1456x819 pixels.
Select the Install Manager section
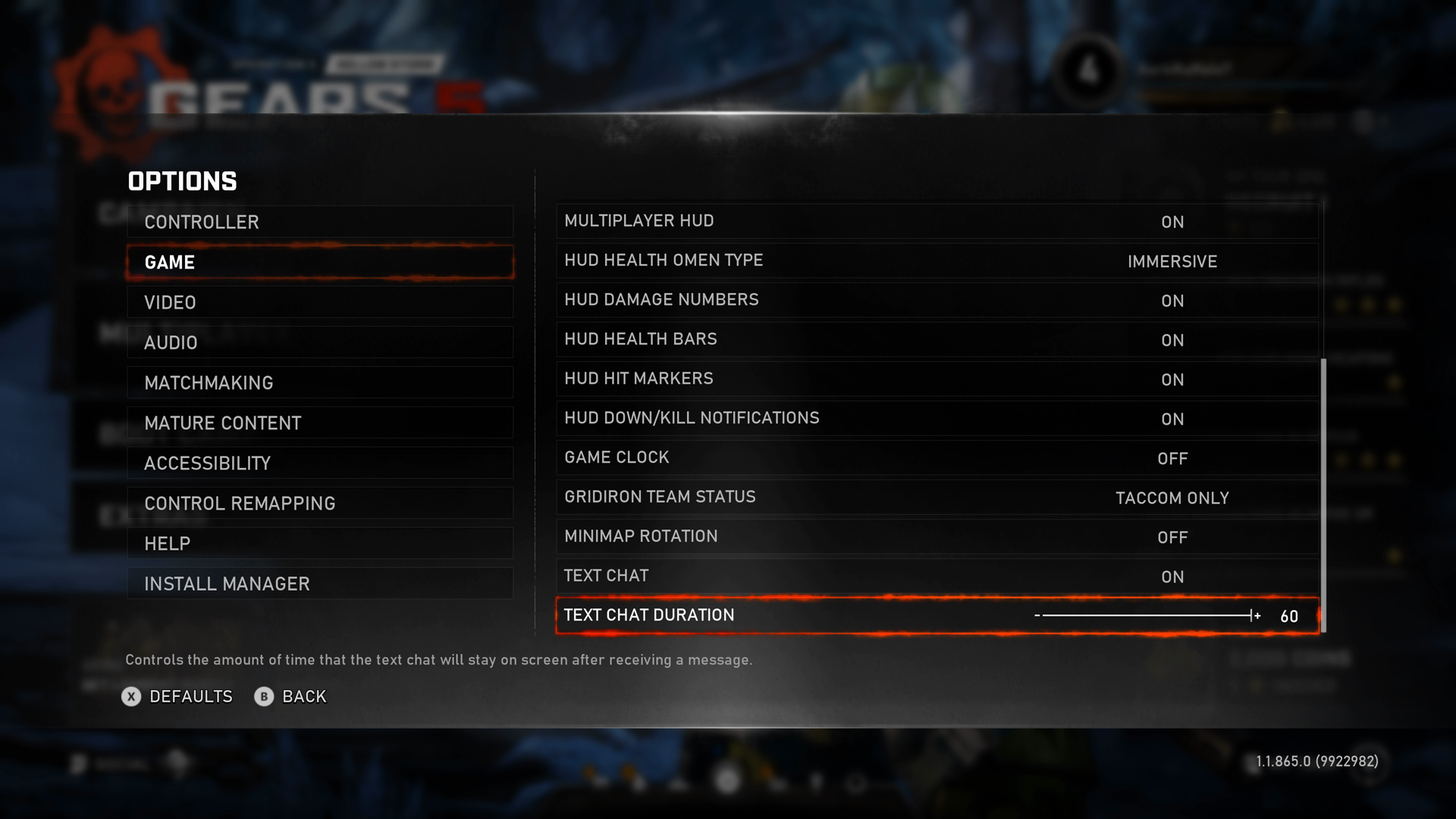[x=320, y=583]
